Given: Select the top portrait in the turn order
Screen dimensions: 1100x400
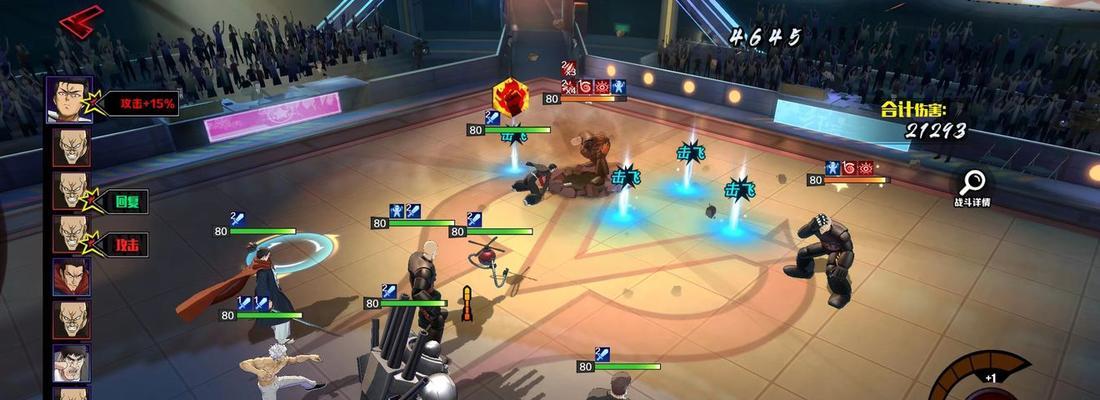Looking at the screenshot, I should pos(70,100).
